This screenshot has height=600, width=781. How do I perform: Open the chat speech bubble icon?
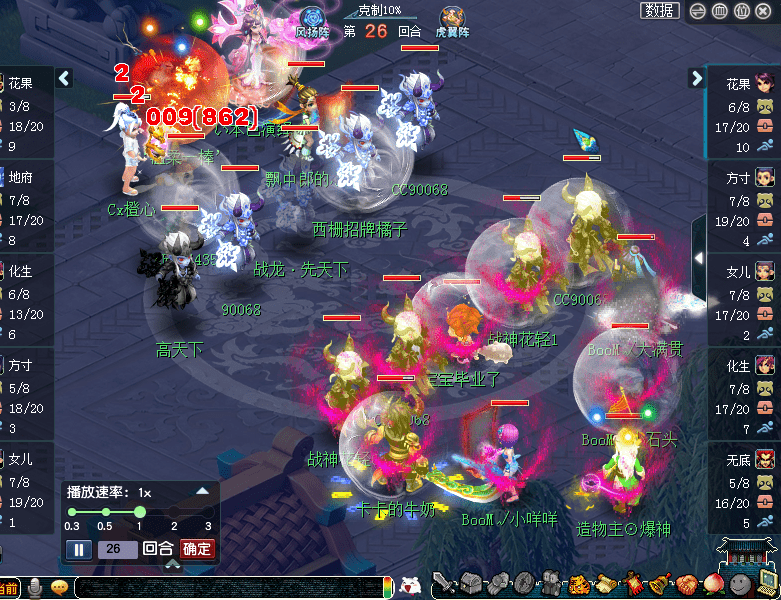coord(59,587)
